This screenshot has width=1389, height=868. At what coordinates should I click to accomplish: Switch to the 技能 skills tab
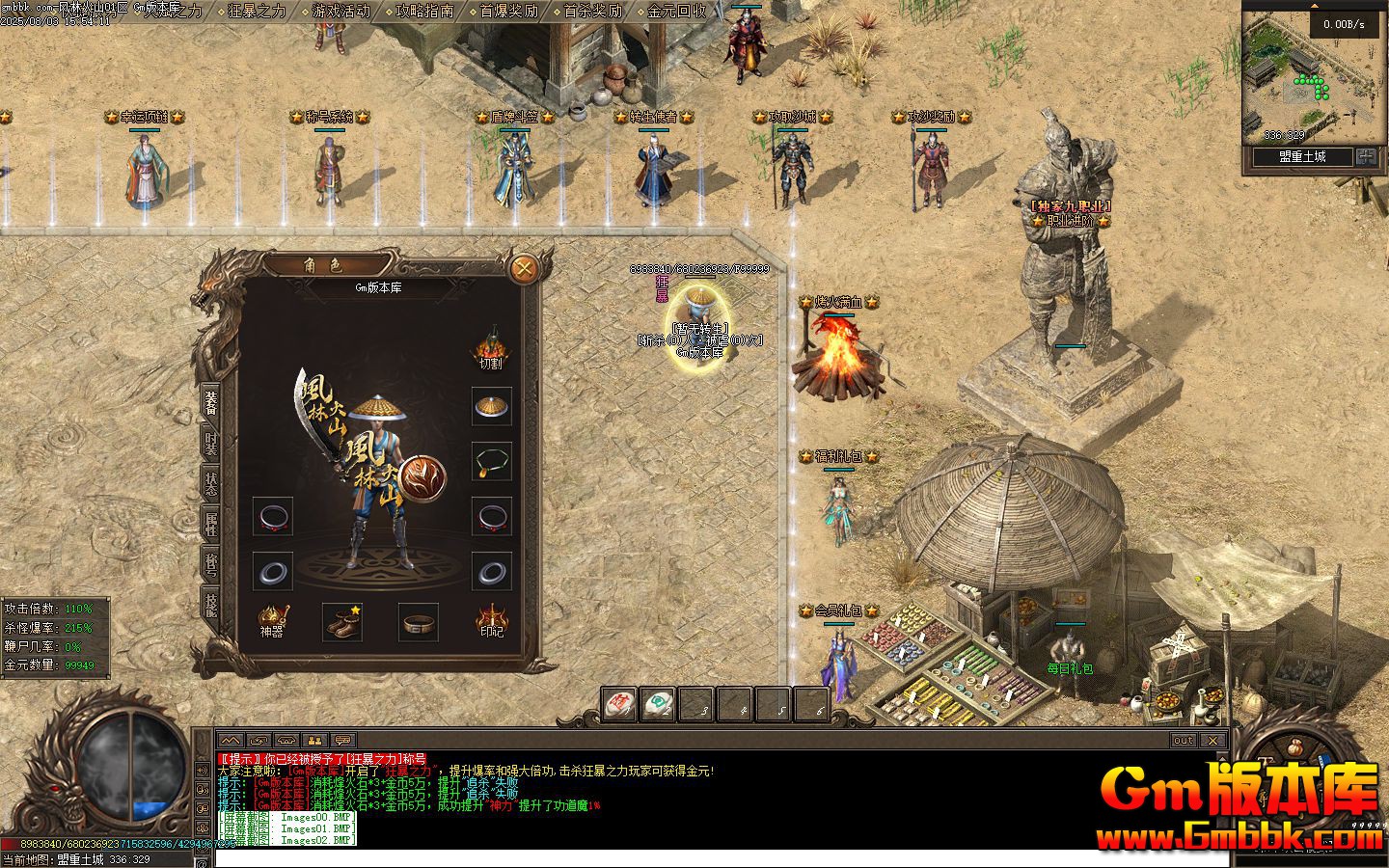(210, 606)
